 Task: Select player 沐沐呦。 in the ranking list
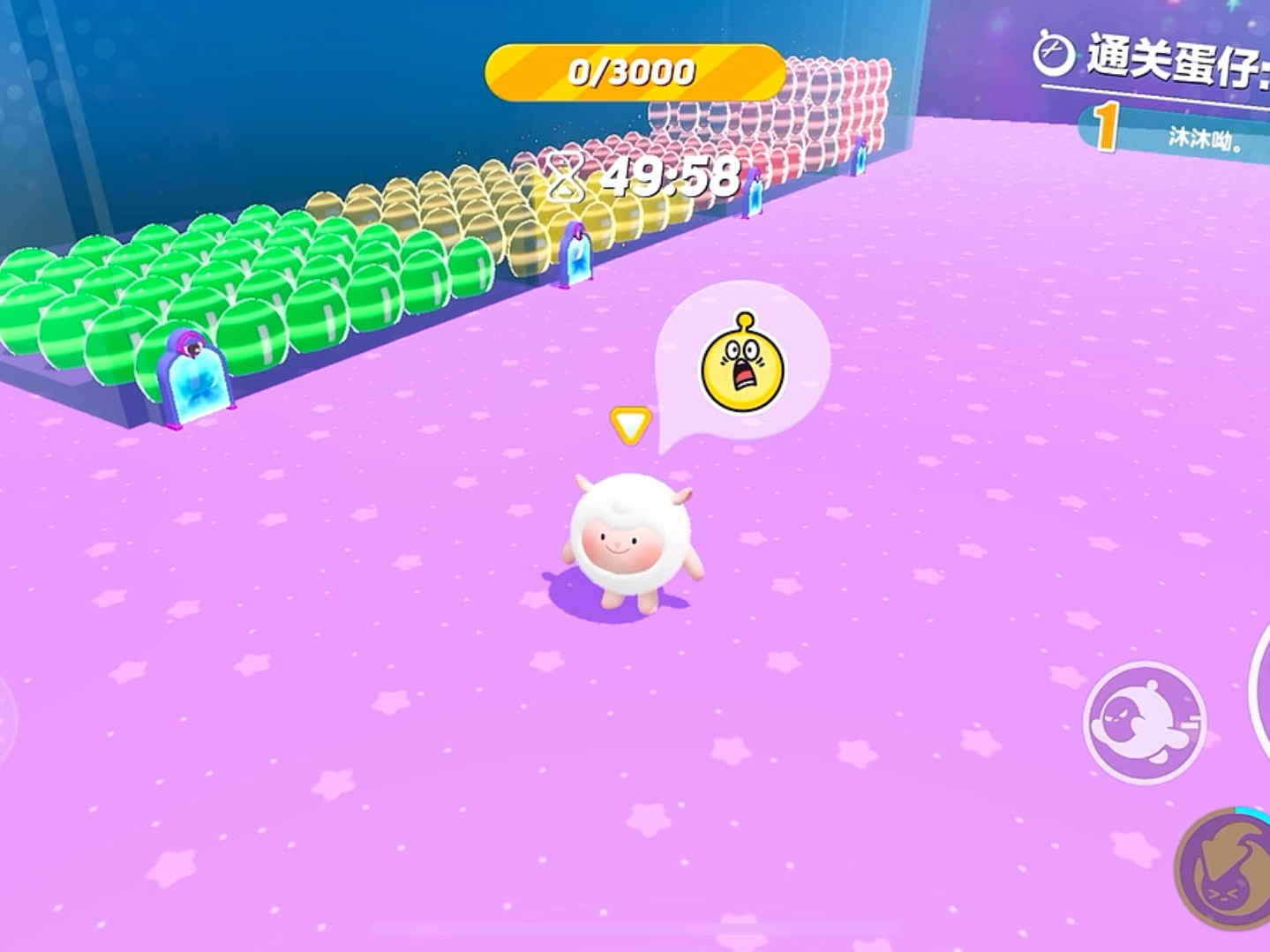coord(1204,138)
